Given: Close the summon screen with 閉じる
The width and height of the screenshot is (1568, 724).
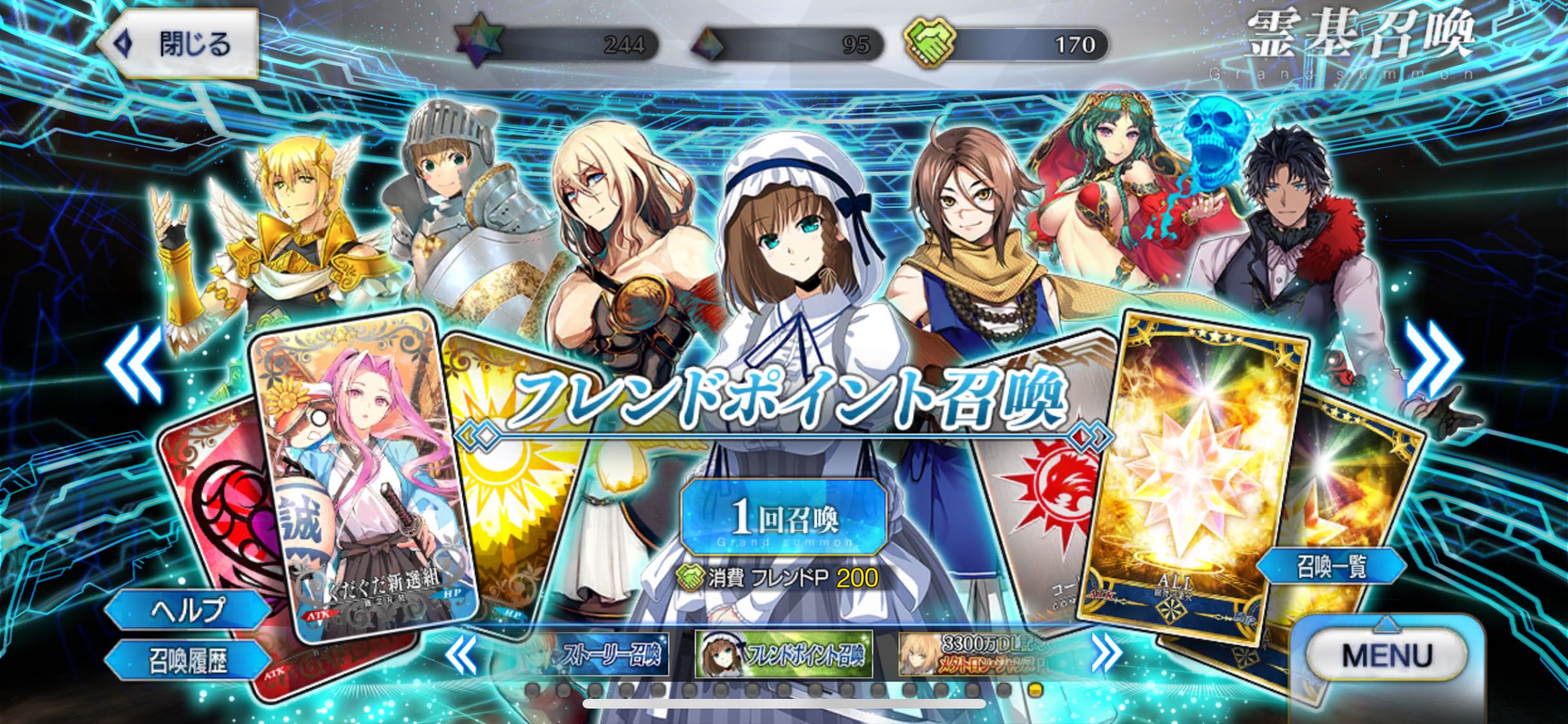Looking at the screenshot, I should pyautogui.click(x=177, y=44).
